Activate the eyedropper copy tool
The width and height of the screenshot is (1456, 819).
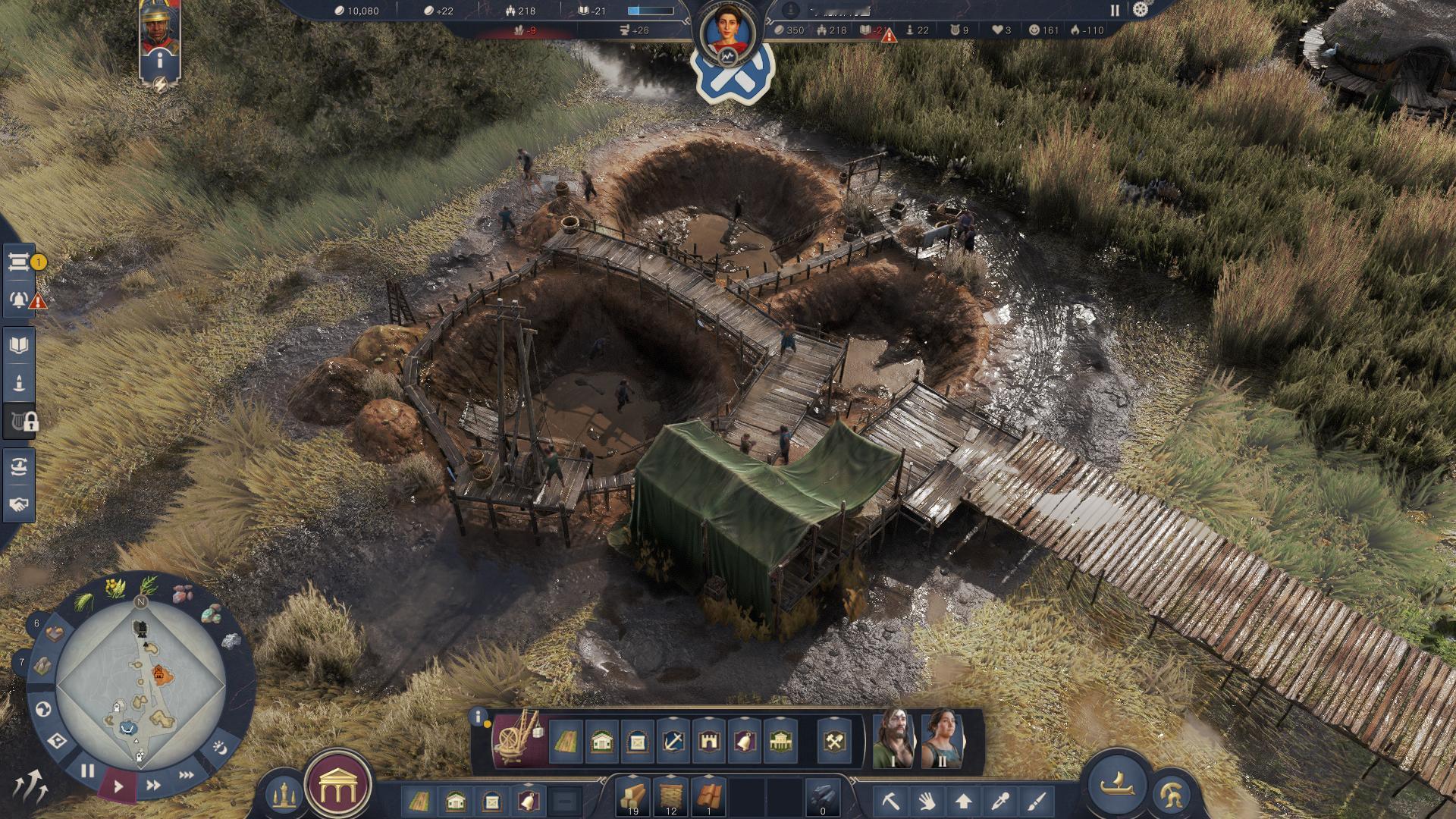1001,800
